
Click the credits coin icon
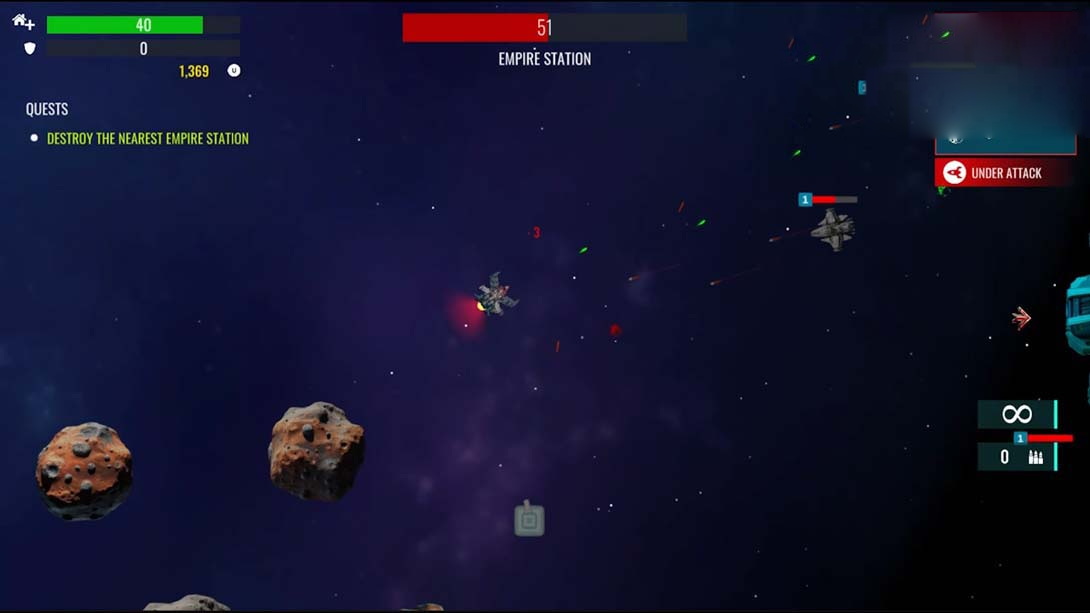(x=234, y=71)
